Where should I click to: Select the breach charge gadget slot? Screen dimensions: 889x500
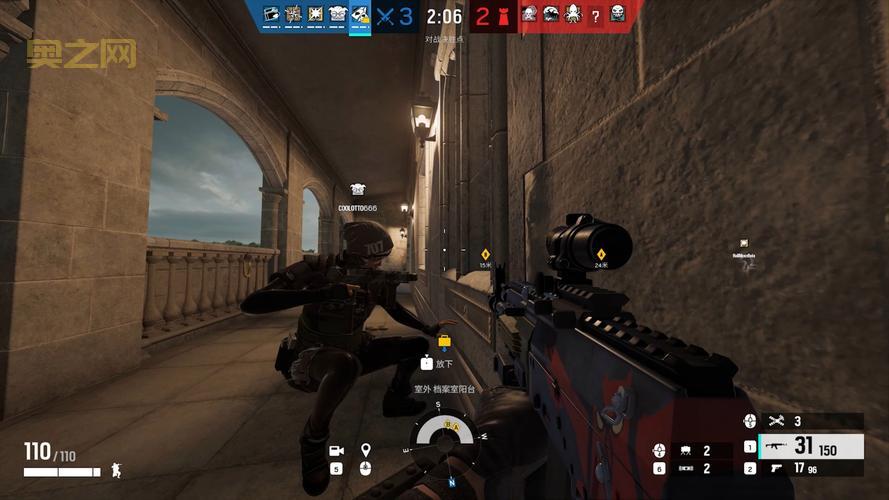(687, 468)
